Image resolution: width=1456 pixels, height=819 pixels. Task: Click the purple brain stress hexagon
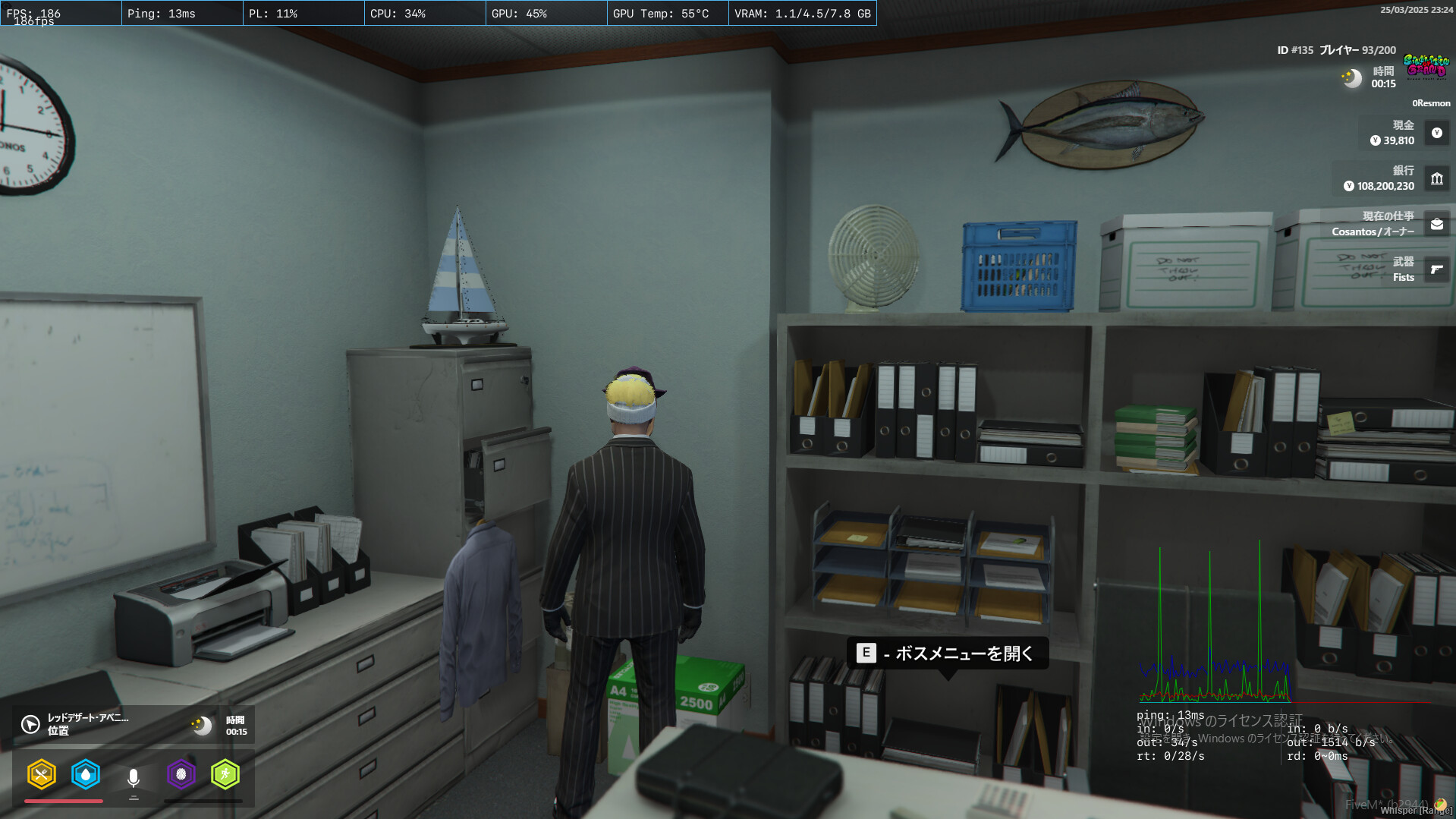coord(181,775)
